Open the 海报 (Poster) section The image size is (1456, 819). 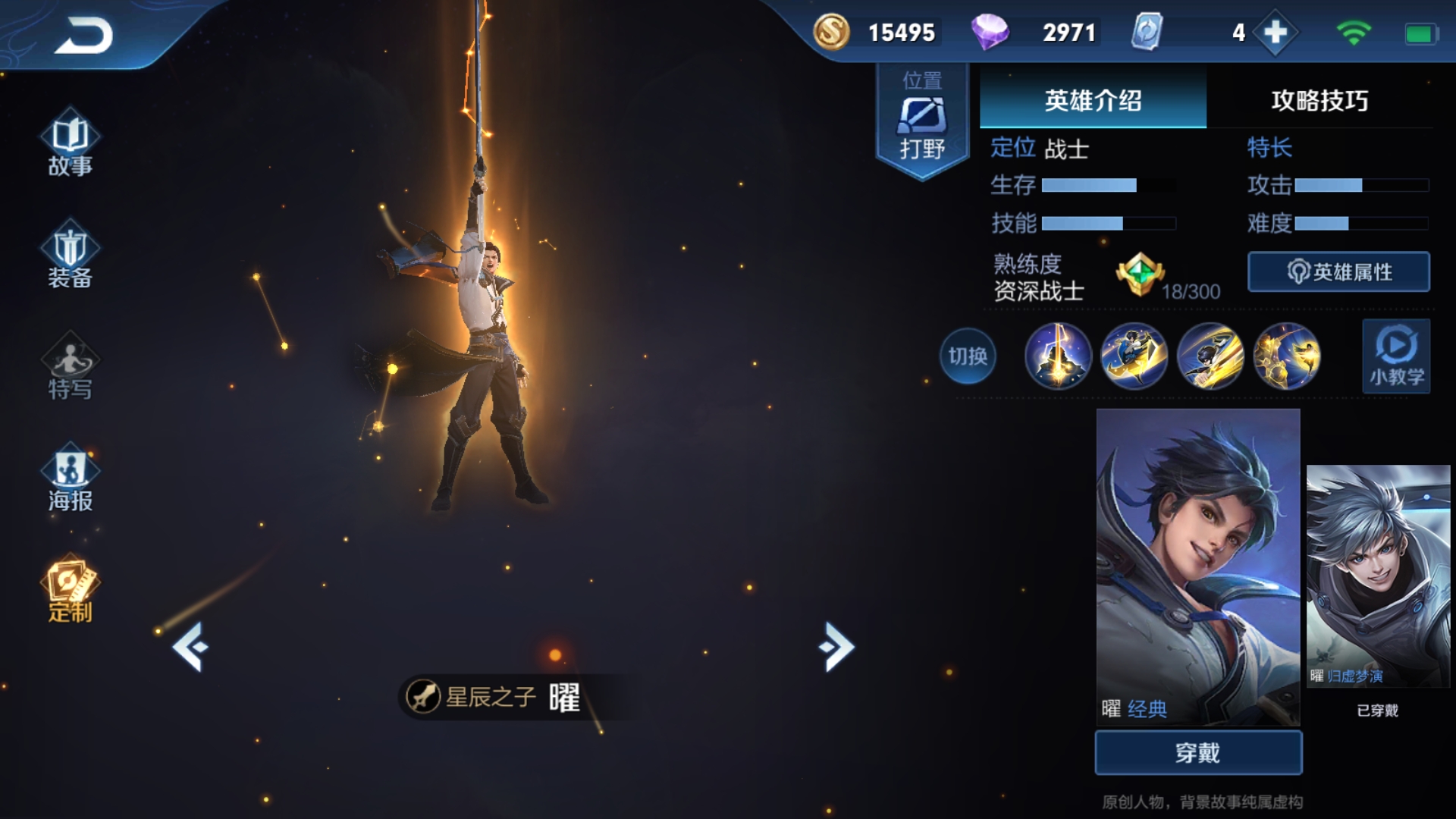click(x=68, y=478)
